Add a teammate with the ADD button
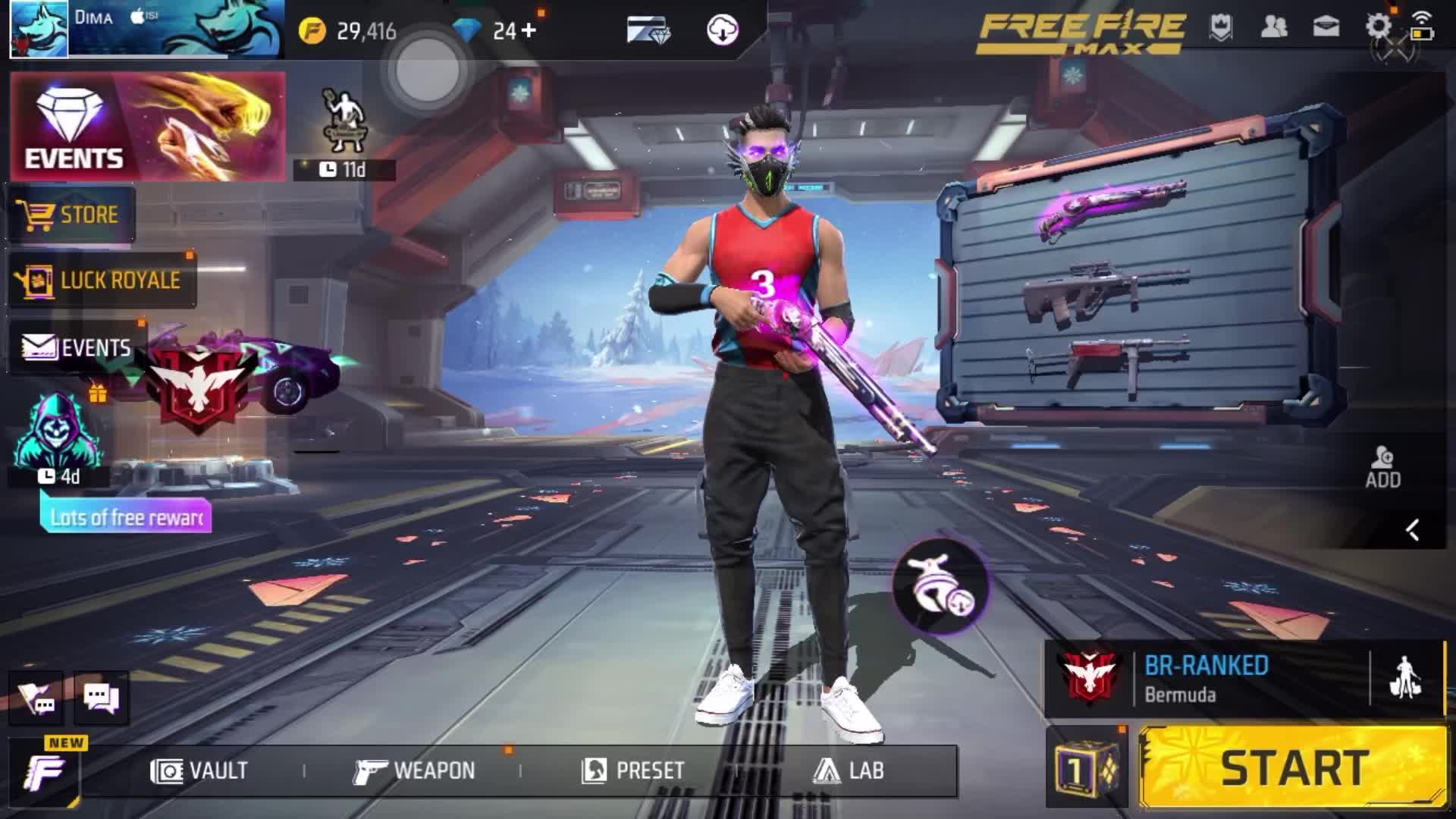 pyautogui.click(x=1382, y=466)
